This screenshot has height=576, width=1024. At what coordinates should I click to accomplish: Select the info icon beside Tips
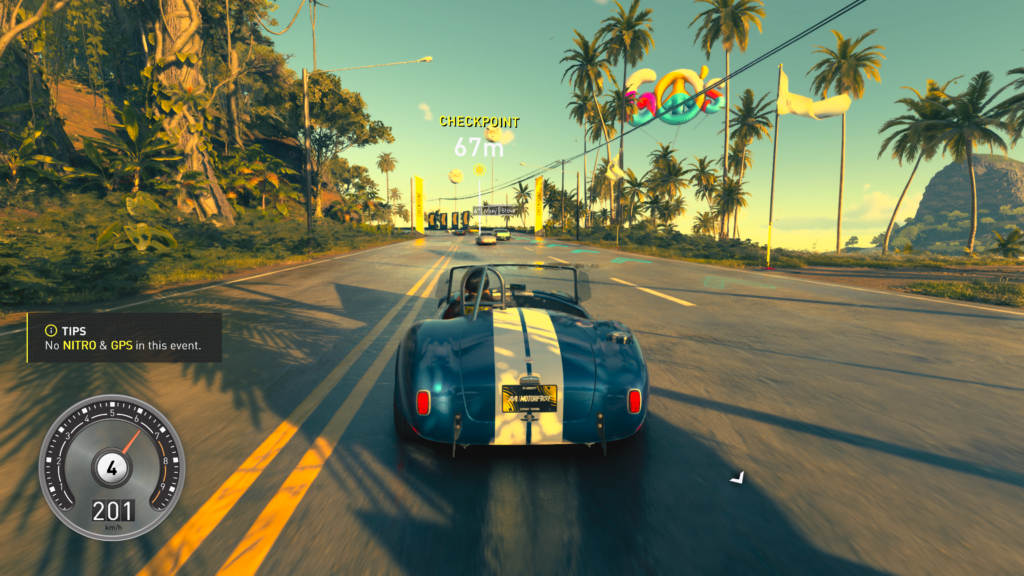pos(47,330)
